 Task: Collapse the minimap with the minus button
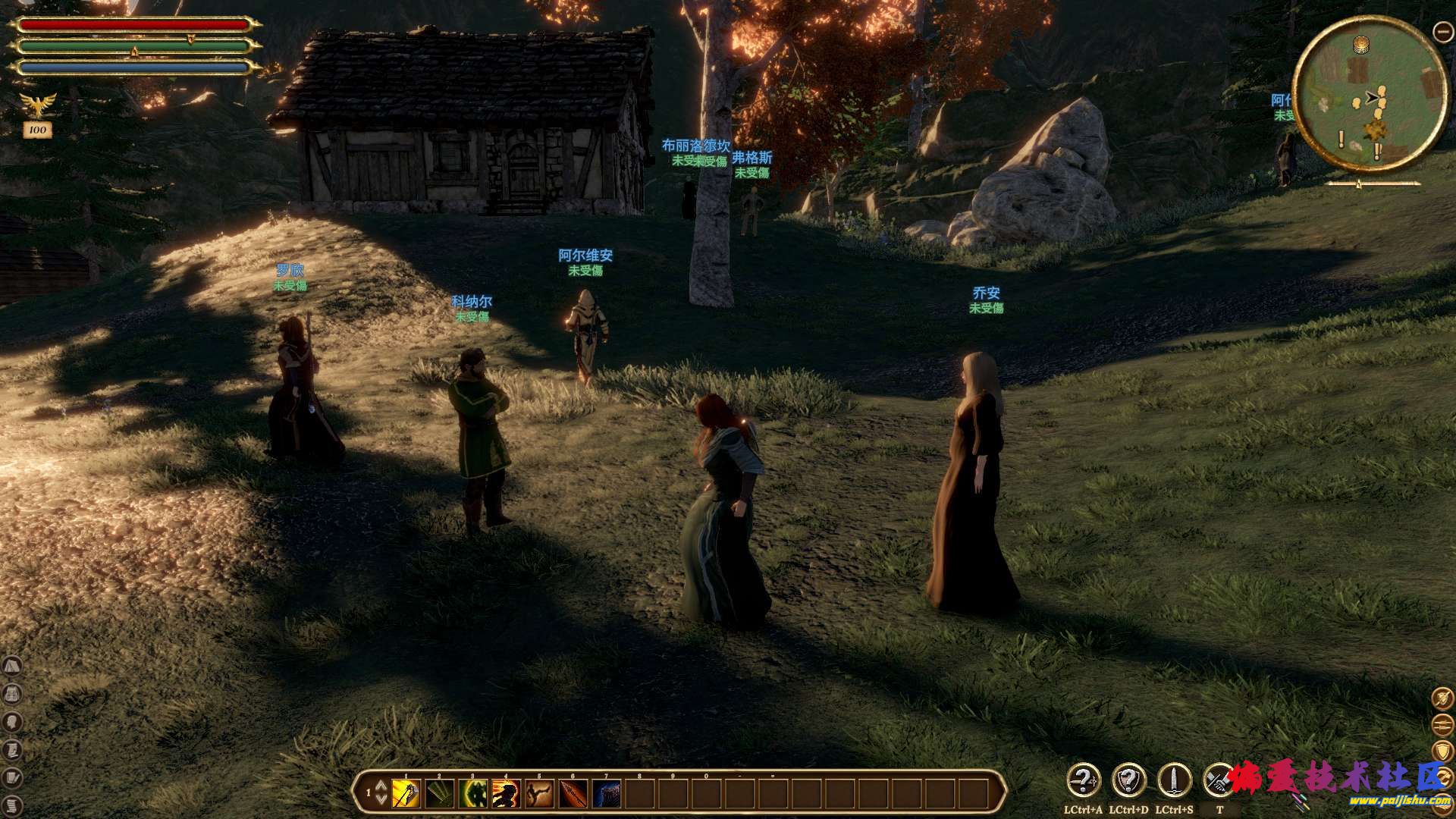(x=1442, y=31)
